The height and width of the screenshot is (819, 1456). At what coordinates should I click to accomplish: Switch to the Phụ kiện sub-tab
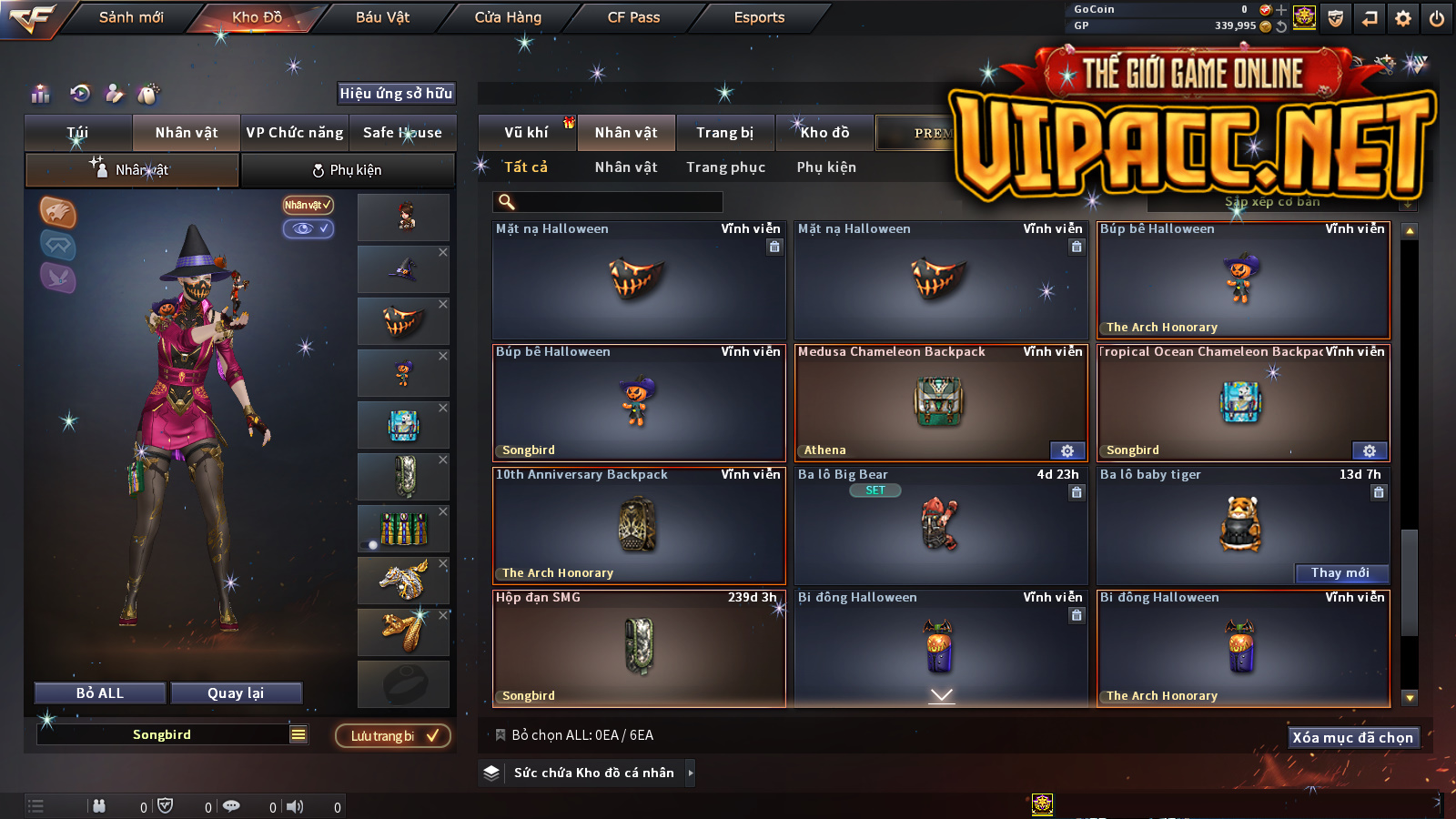347,170
